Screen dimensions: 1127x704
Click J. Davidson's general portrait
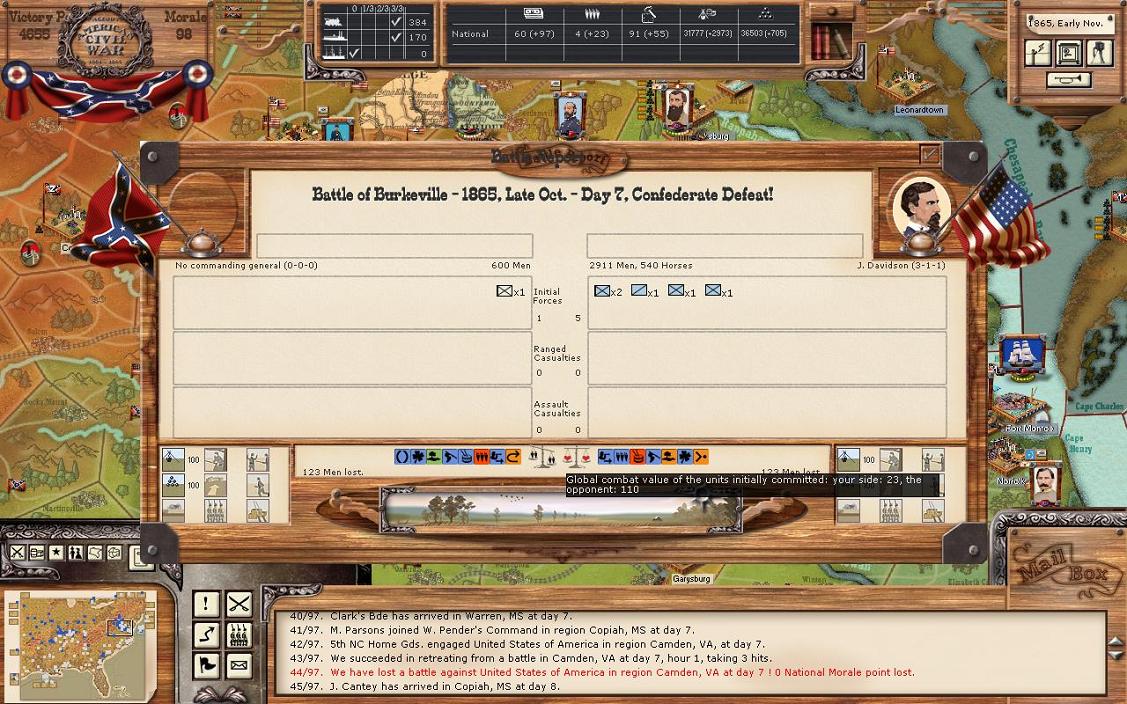tap(919, 208)
